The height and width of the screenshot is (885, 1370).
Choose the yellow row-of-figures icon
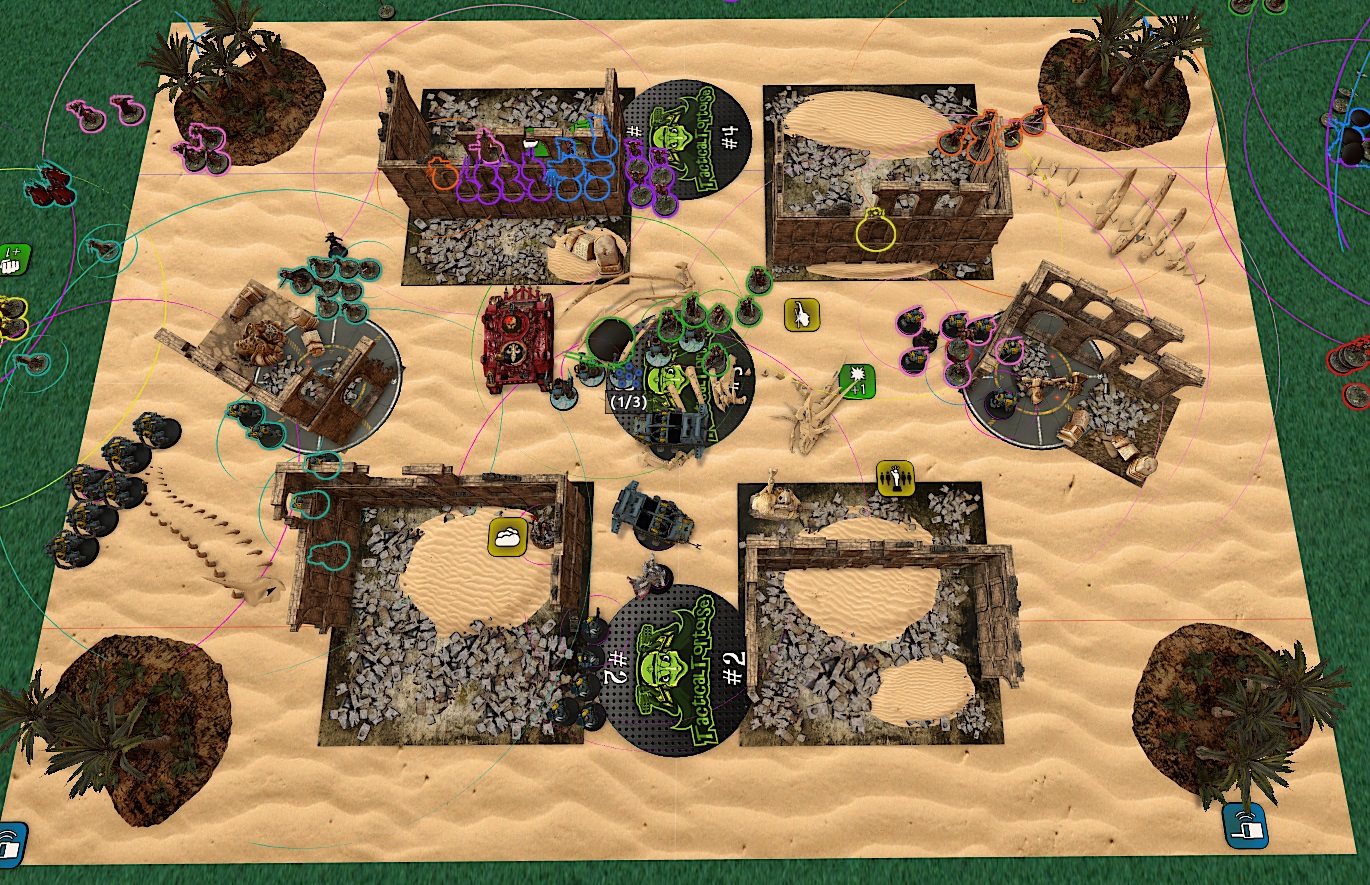(894, 477)
